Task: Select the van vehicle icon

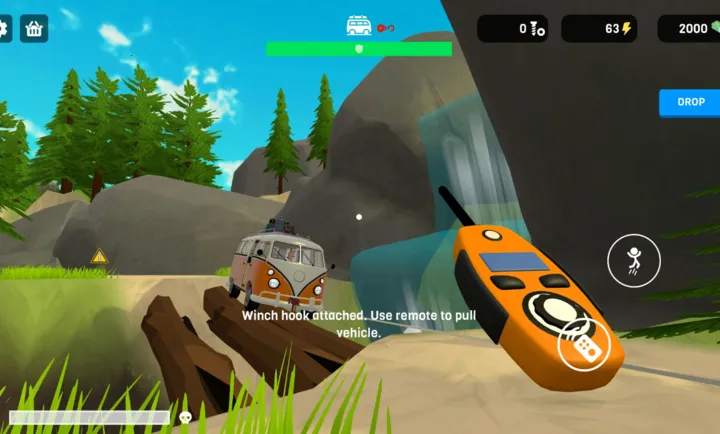Action: point(358,26)
